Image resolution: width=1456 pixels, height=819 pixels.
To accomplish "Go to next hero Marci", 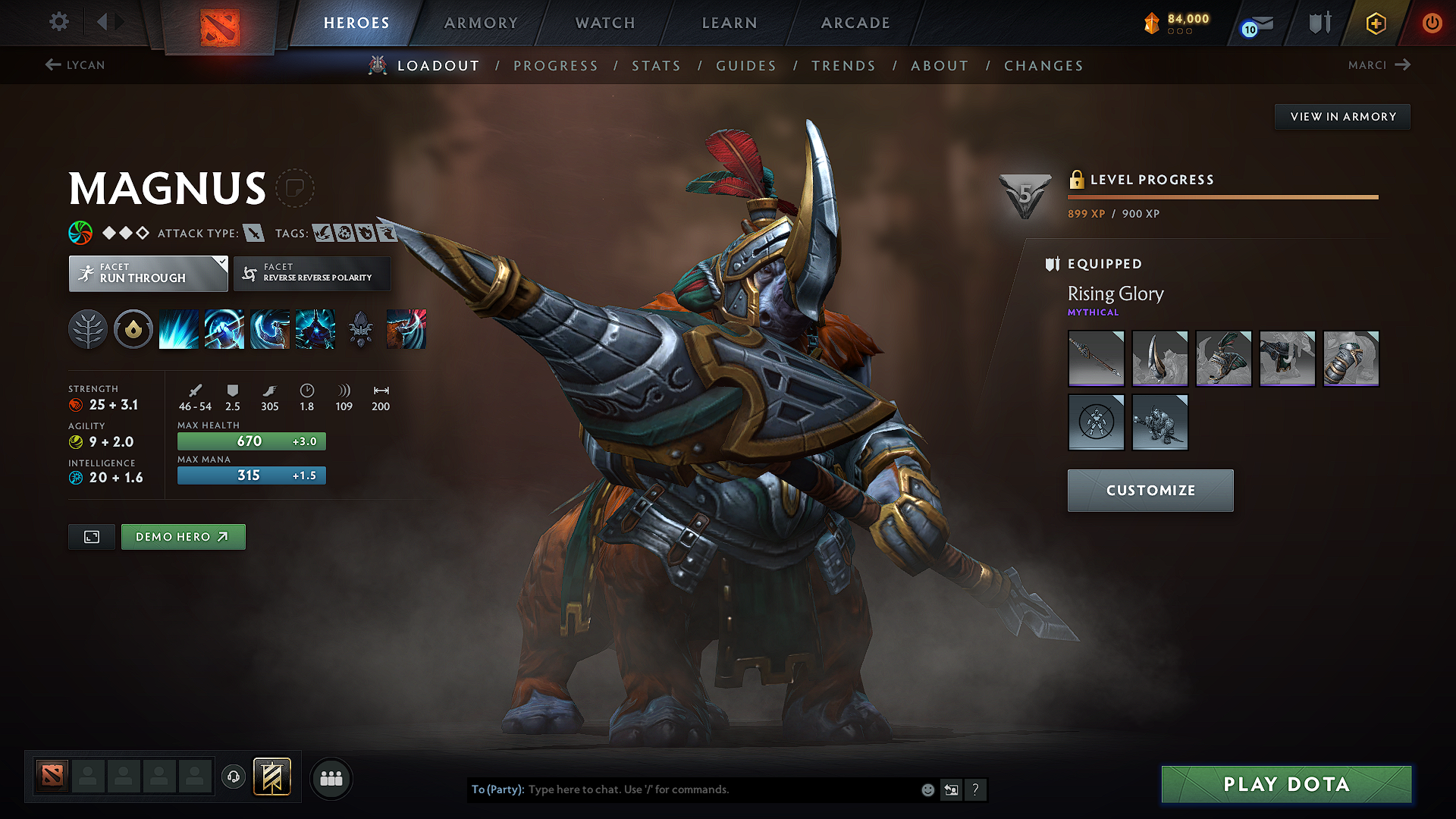I will click(1379, 65).
